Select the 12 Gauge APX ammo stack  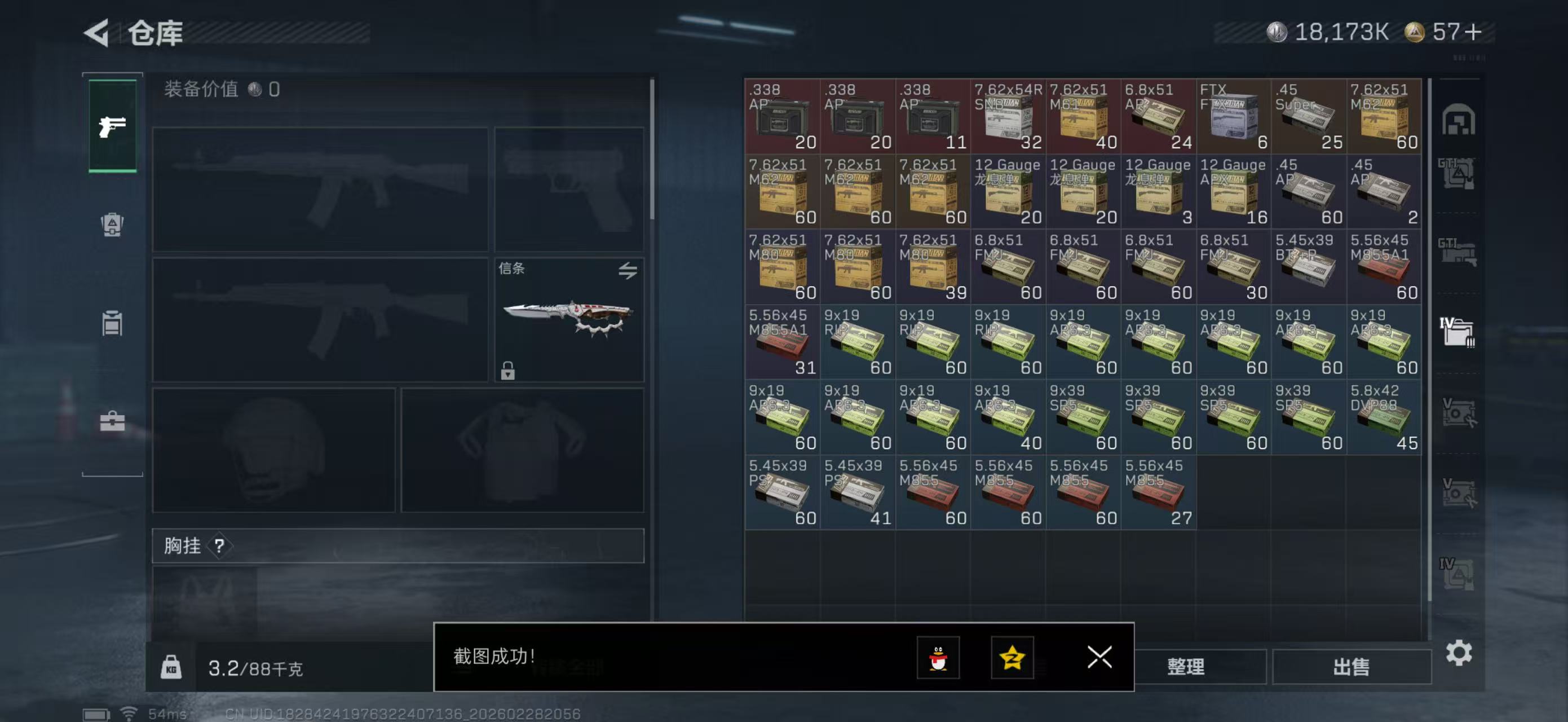pos(1233,192)
